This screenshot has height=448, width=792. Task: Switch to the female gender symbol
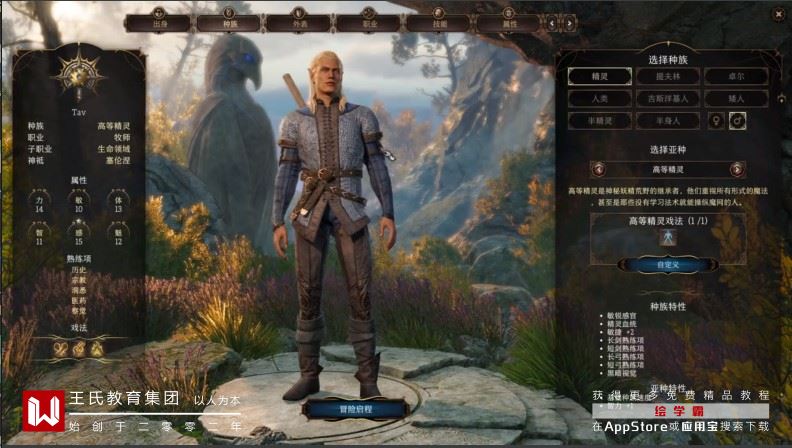click(x=716, y=120)
